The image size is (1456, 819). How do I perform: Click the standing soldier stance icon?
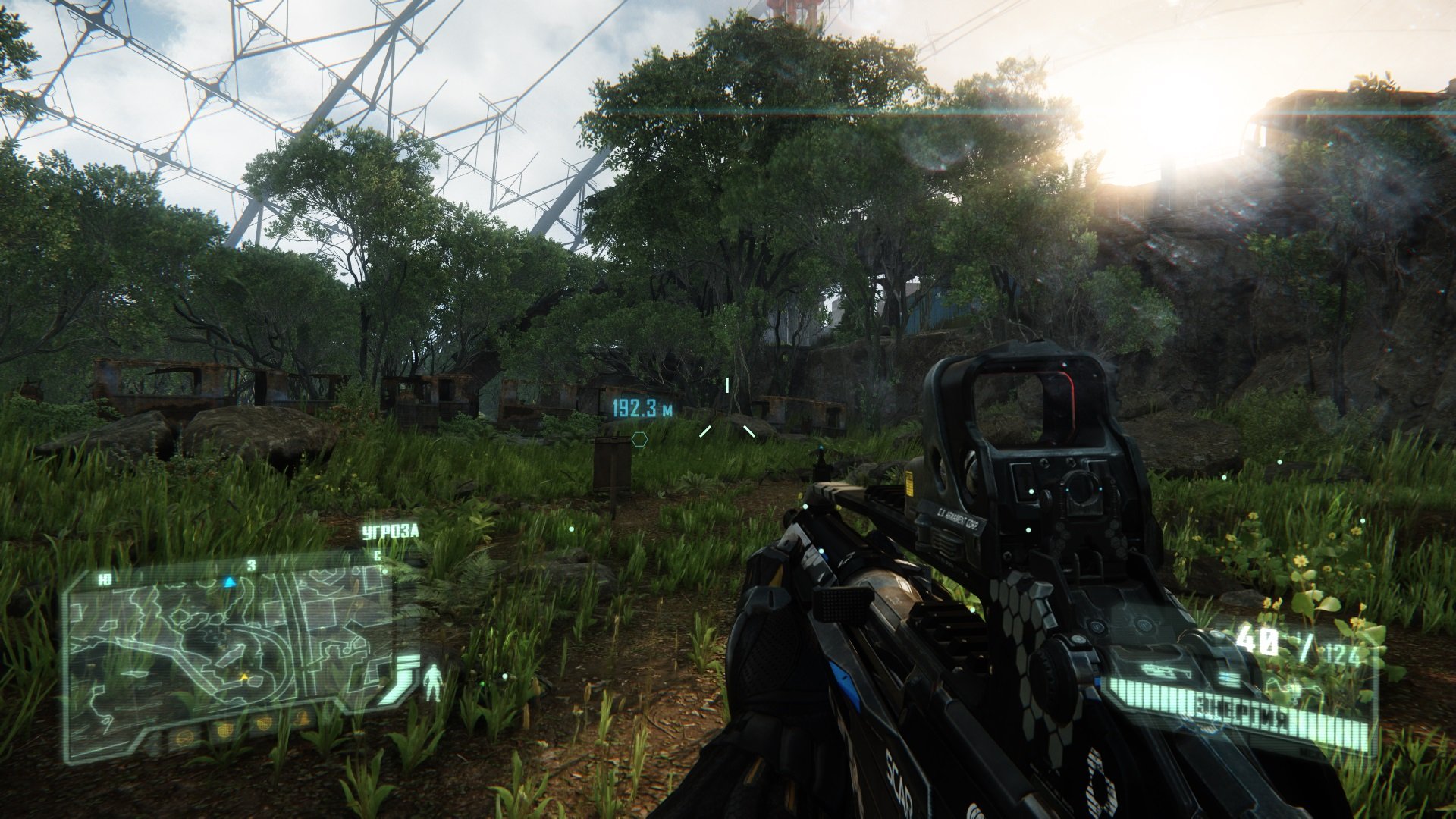(434, 682)
